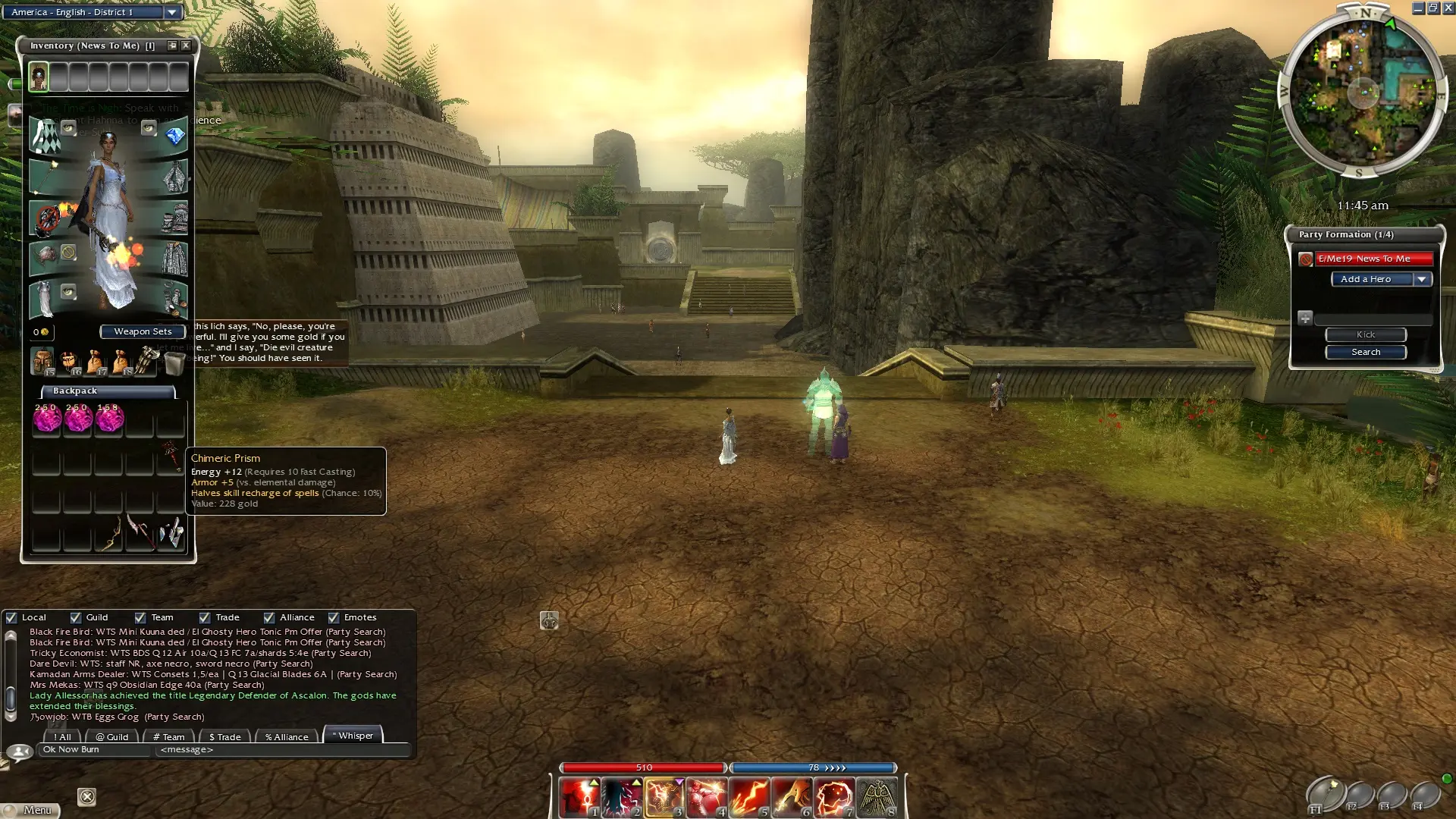Activate the winged emblem skill in slot 8
Viewport: 1456px width, 819px height.
coord(877,797)
